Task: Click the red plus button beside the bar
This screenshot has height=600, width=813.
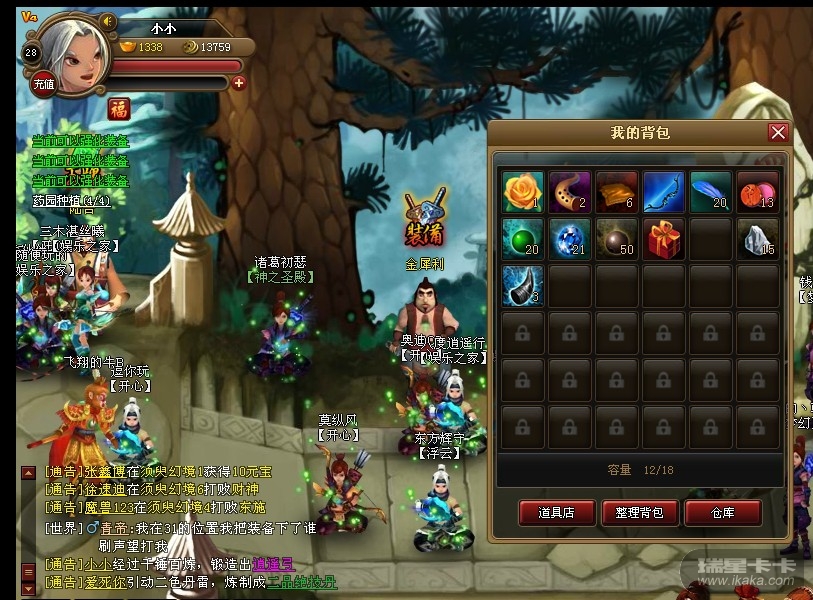Action: tap(238, 83)
